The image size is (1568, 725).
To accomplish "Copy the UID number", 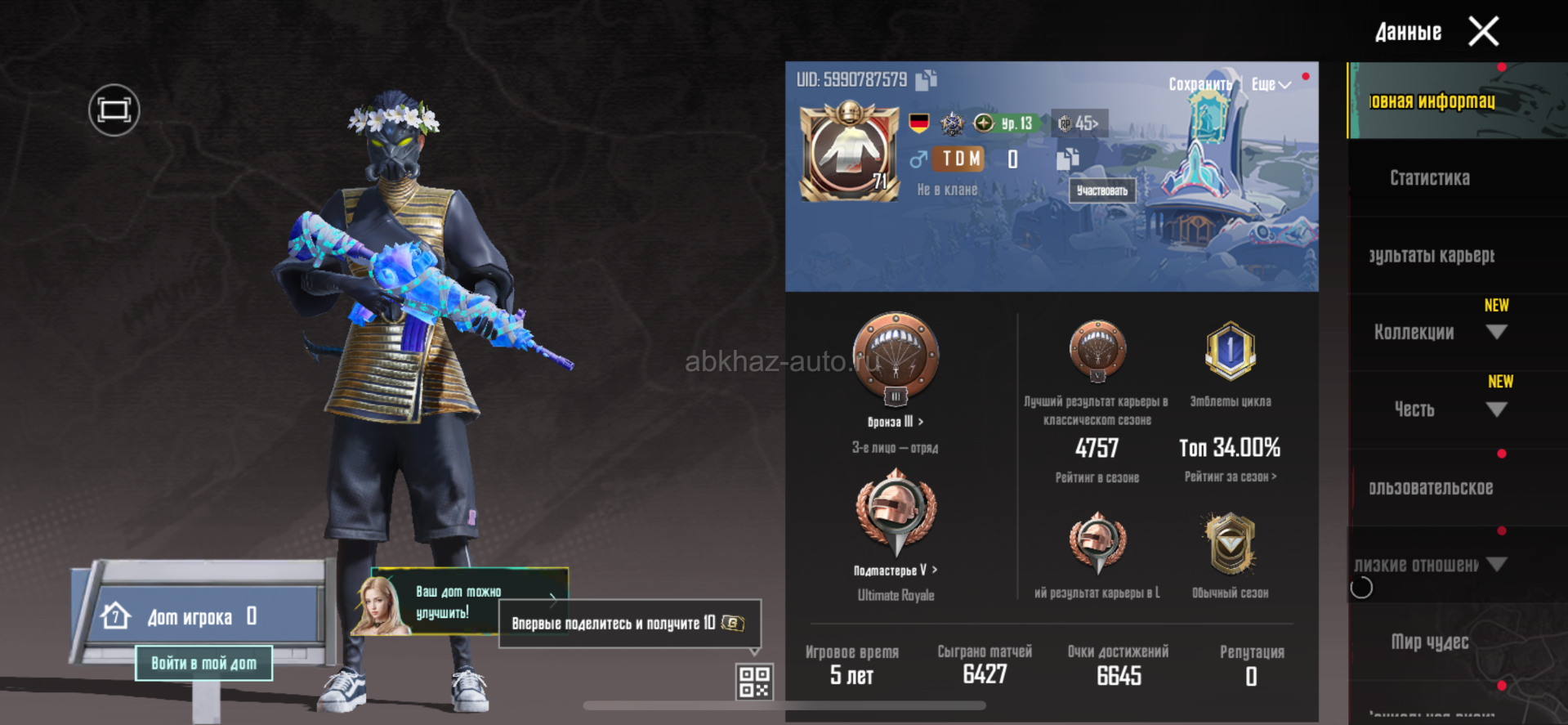I will pyautogui.click(x=926, y=80).
